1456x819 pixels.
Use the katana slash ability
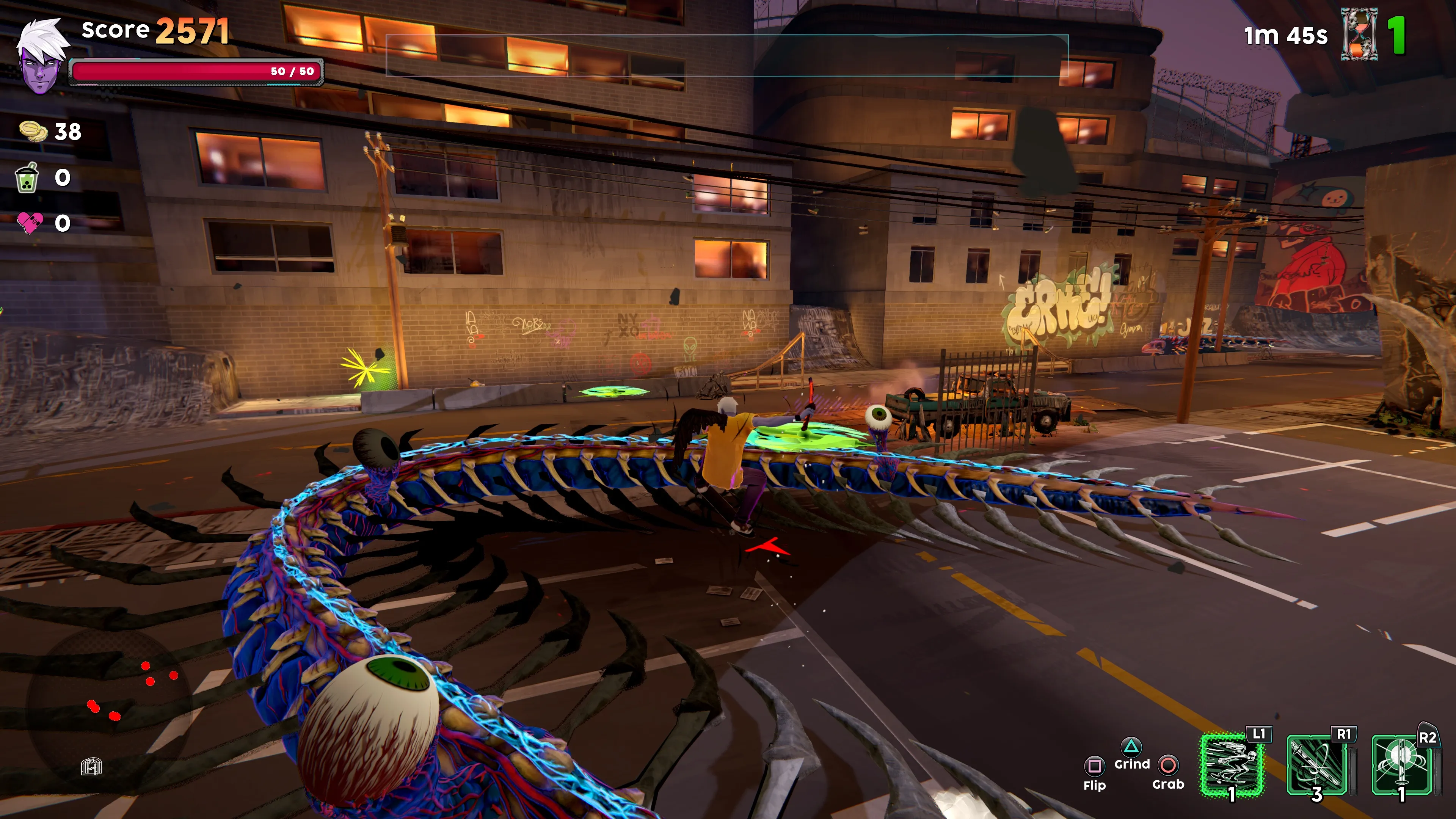click(x=1317, y=764)
